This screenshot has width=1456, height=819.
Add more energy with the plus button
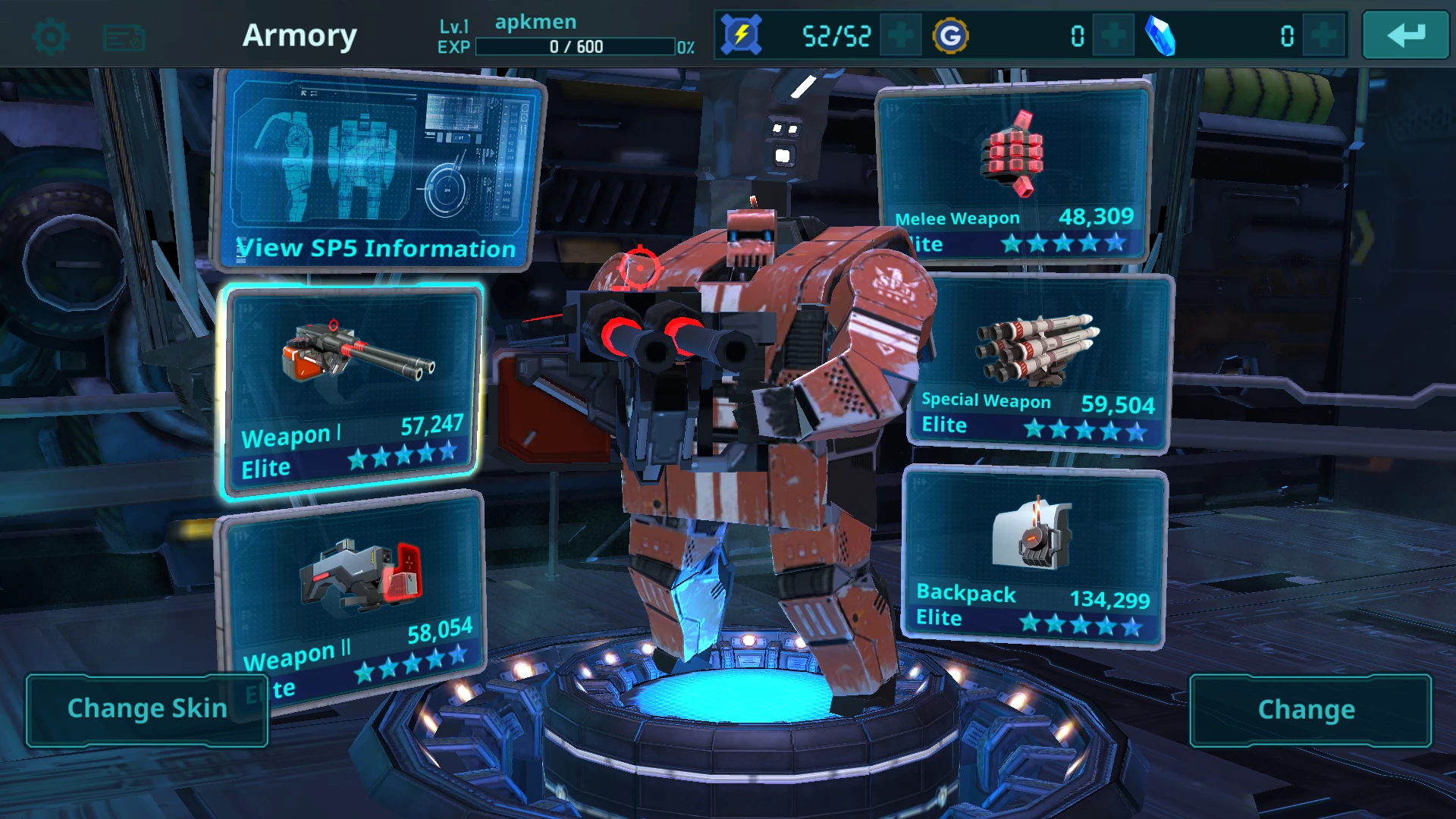click(900, 36)
